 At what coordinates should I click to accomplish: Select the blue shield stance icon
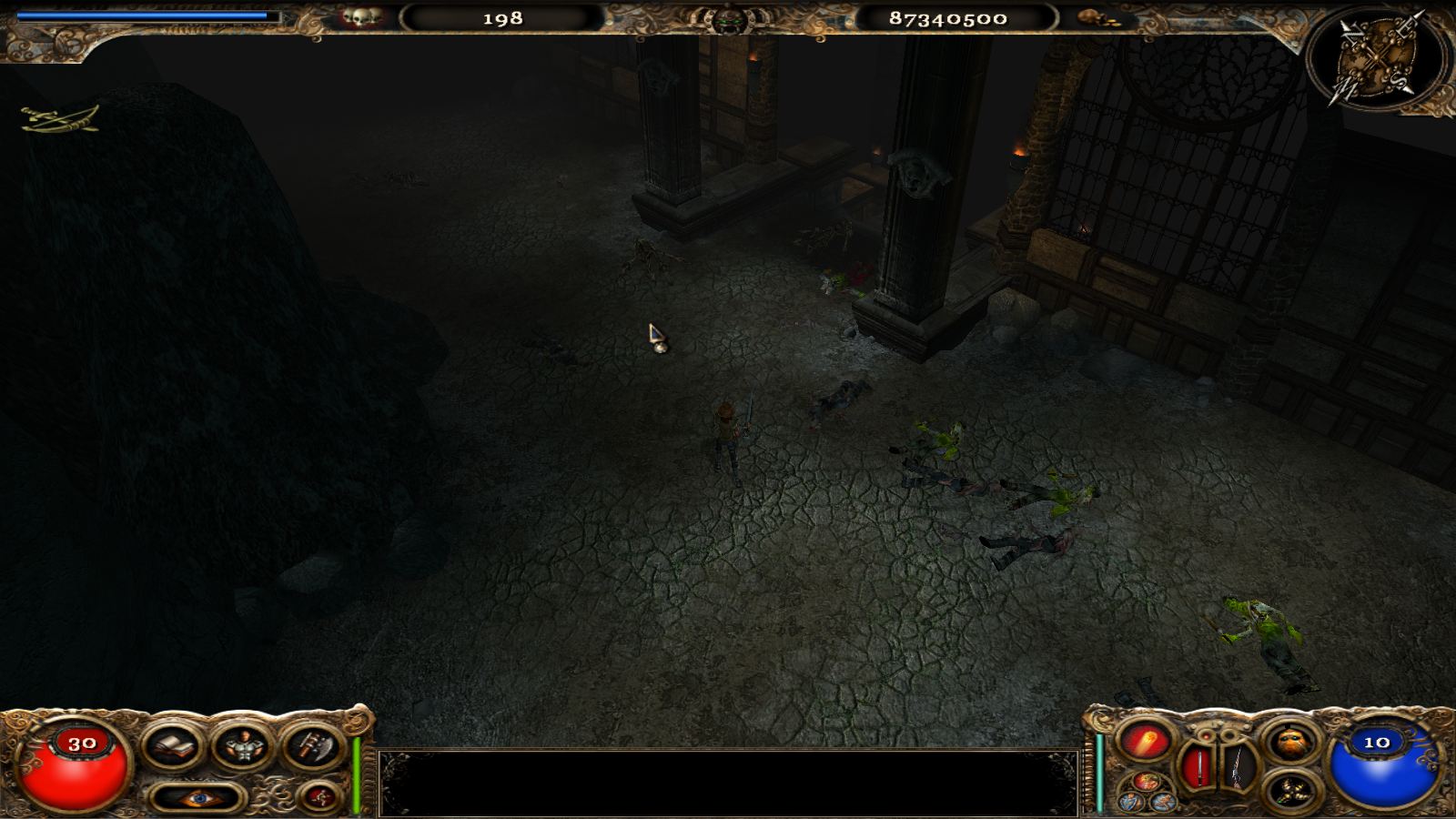click(x=1131, y=802)
